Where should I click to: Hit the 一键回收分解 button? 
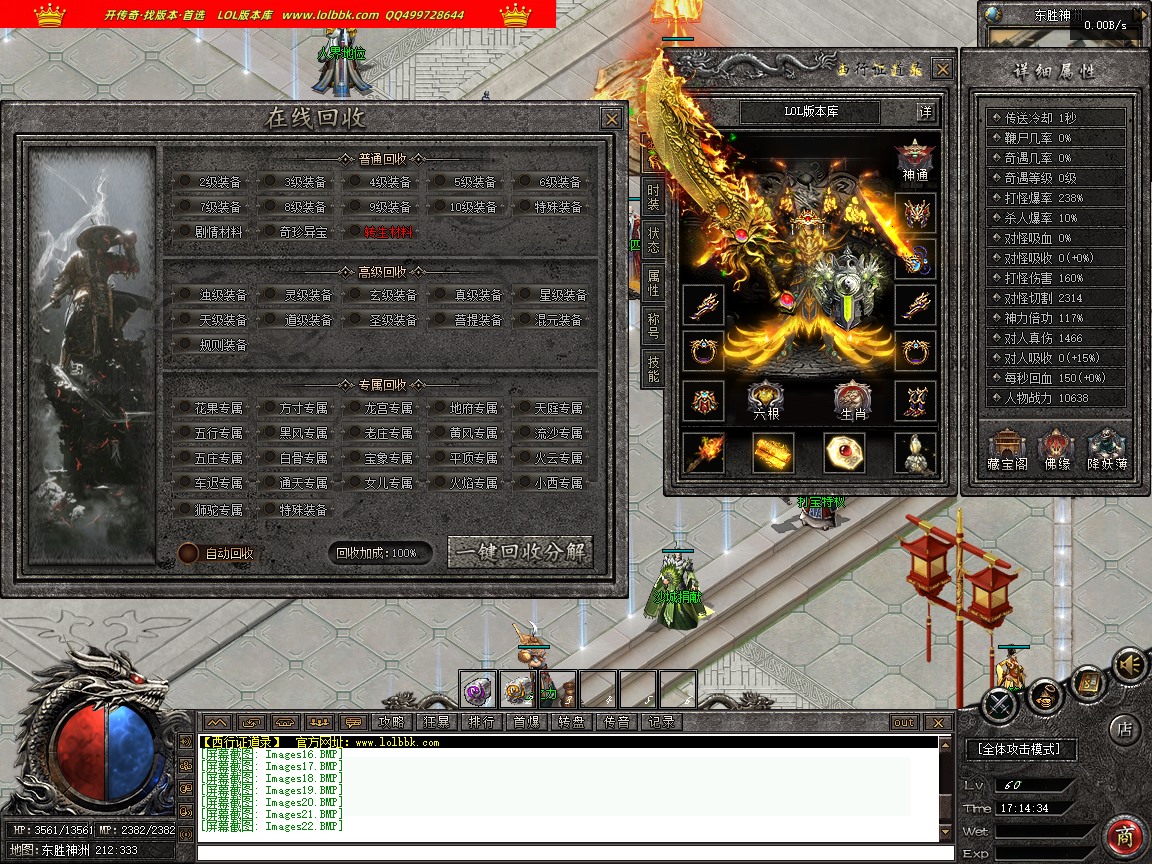click(x=520, y=553)
